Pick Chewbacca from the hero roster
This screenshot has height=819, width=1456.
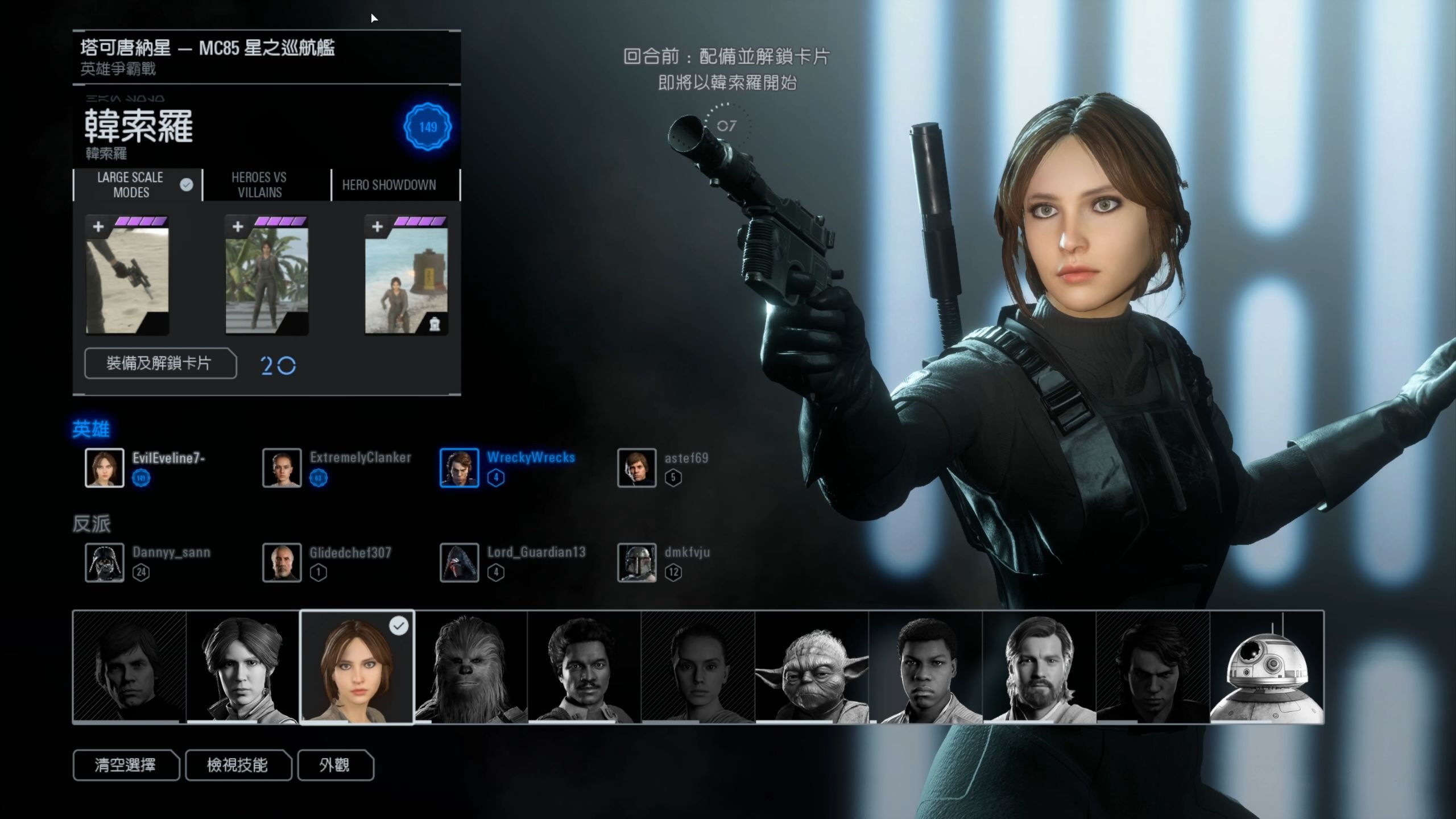tap(470, 667)
